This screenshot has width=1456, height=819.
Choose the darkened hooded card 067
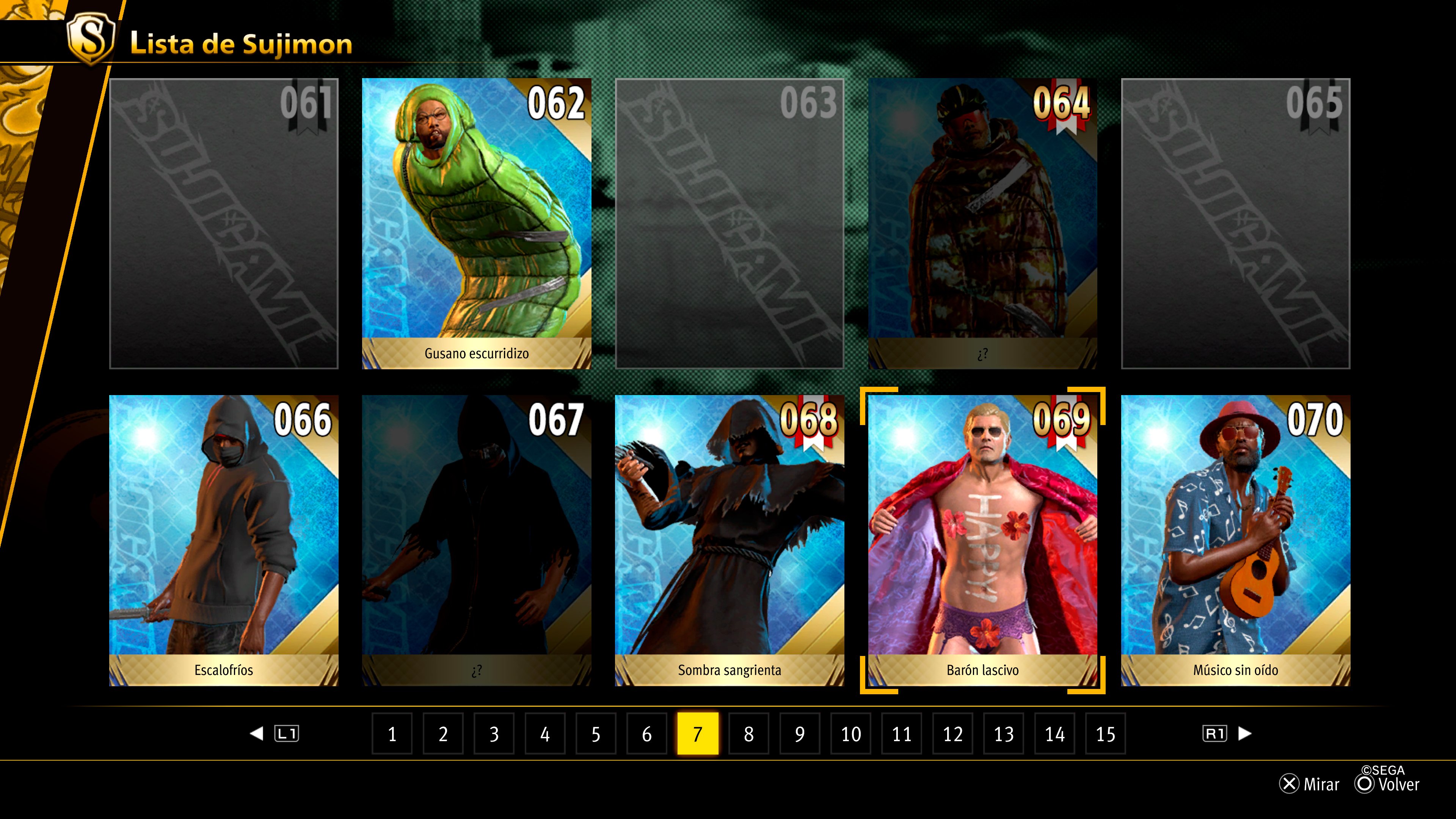(x=477, y=540)
